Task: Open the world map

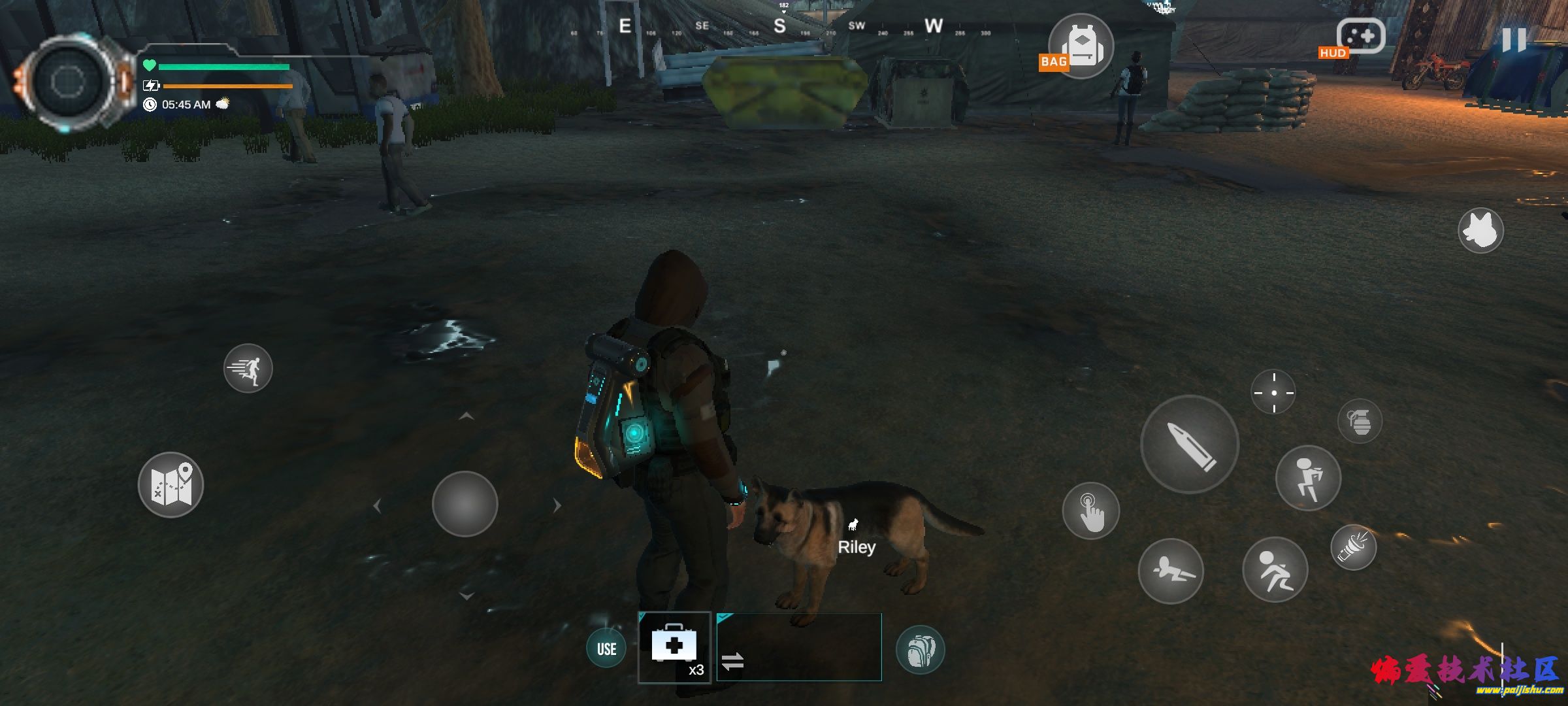Action: tap(171, 485)
